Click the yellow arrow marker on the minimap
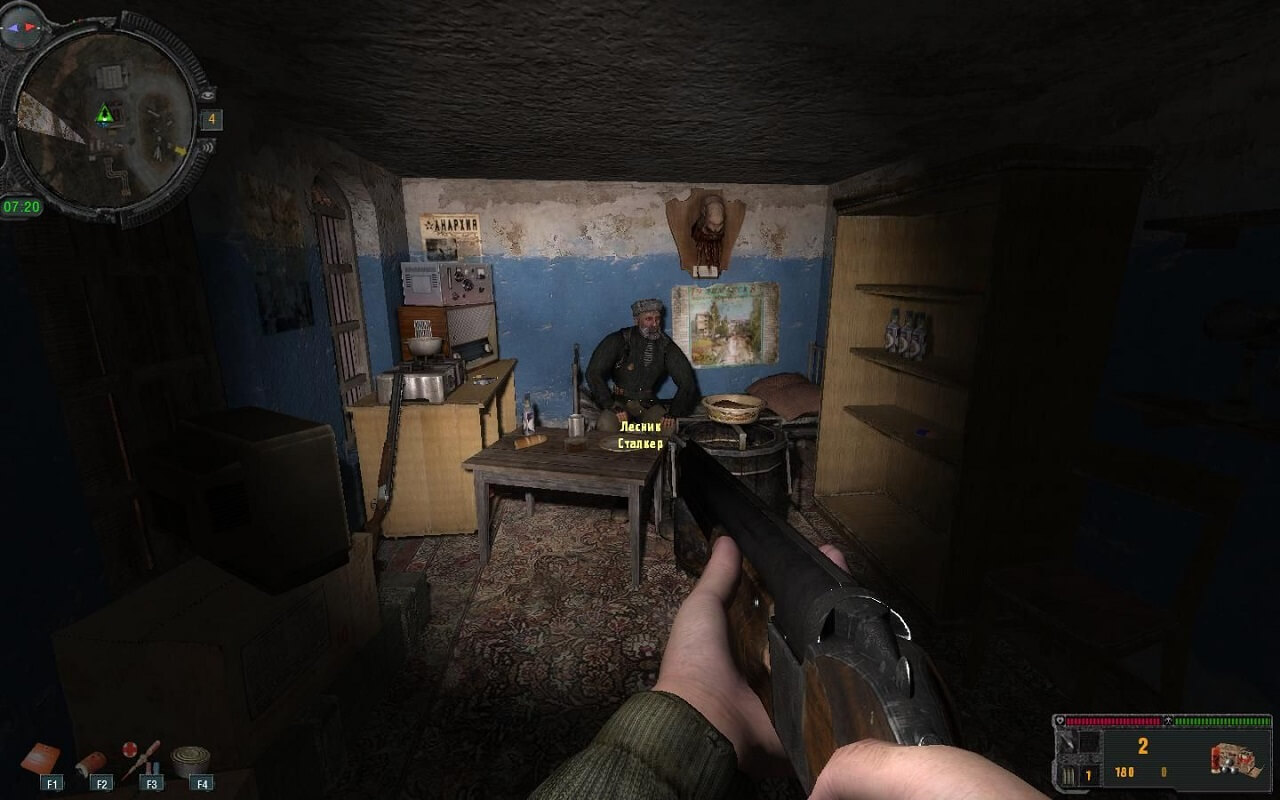 pos(180,150)
